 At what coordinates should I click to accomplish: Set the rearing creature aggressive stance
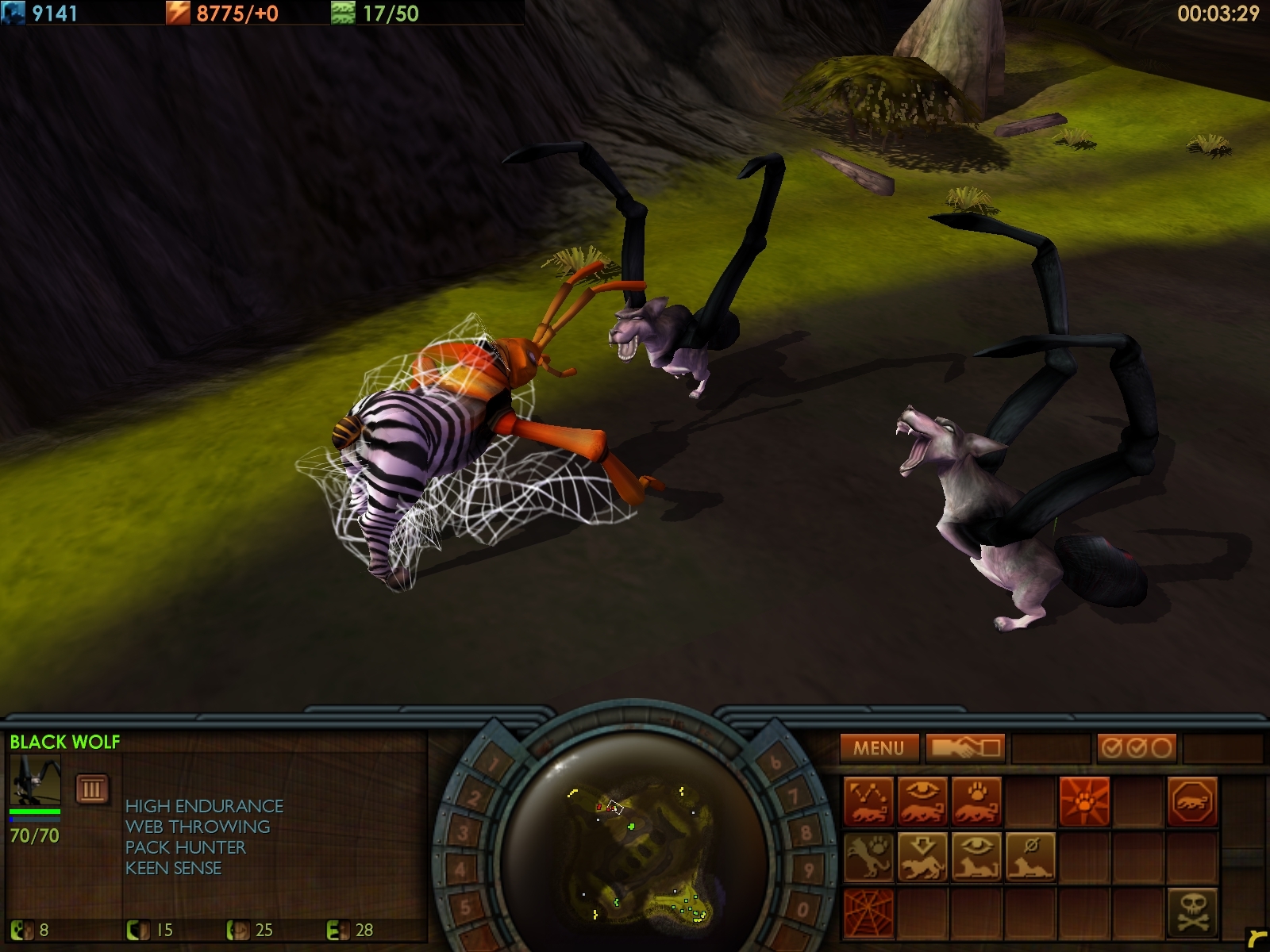click(x=868, y=857)
